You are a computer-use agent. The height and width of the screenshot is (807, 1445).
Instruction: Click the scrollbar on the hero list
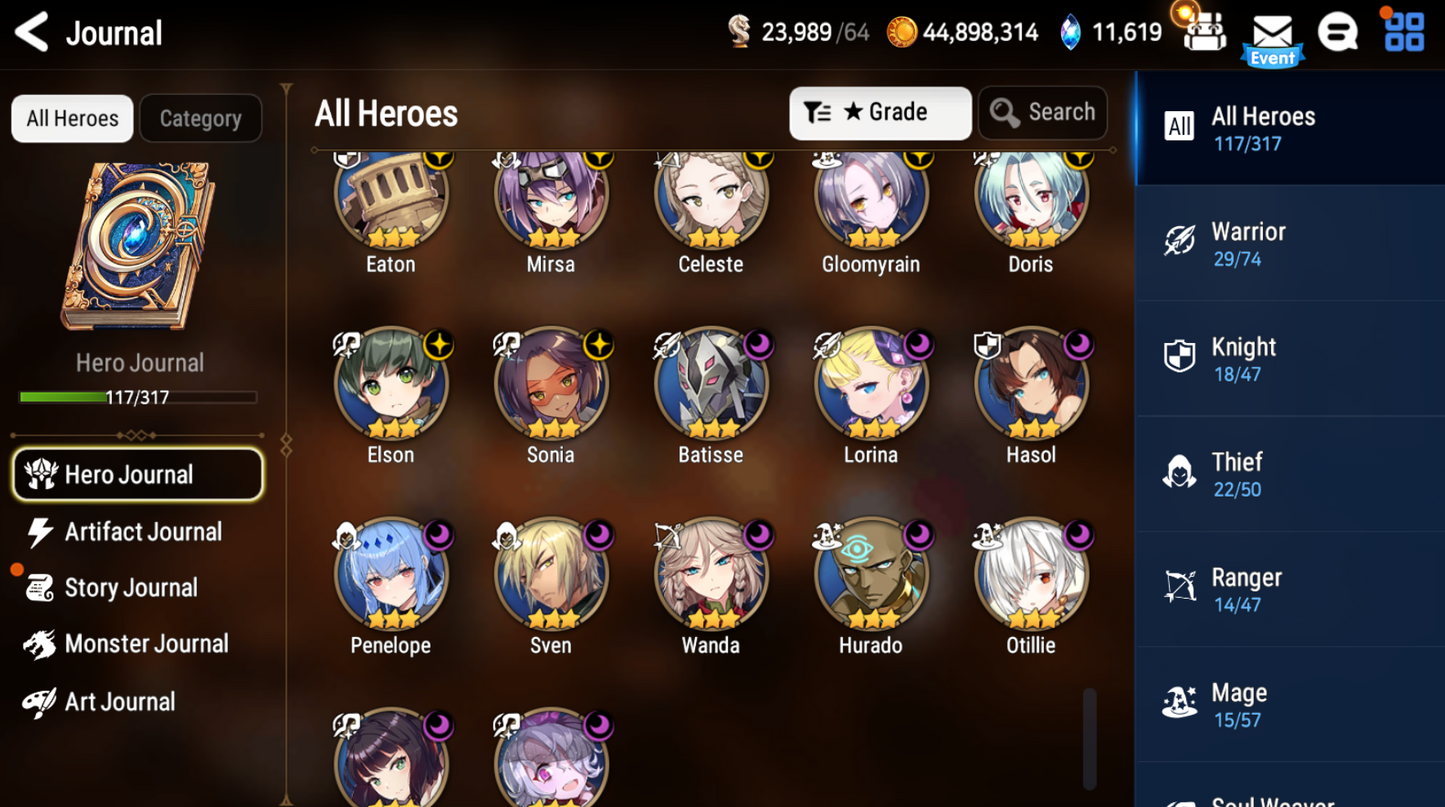pos(1087,737)
